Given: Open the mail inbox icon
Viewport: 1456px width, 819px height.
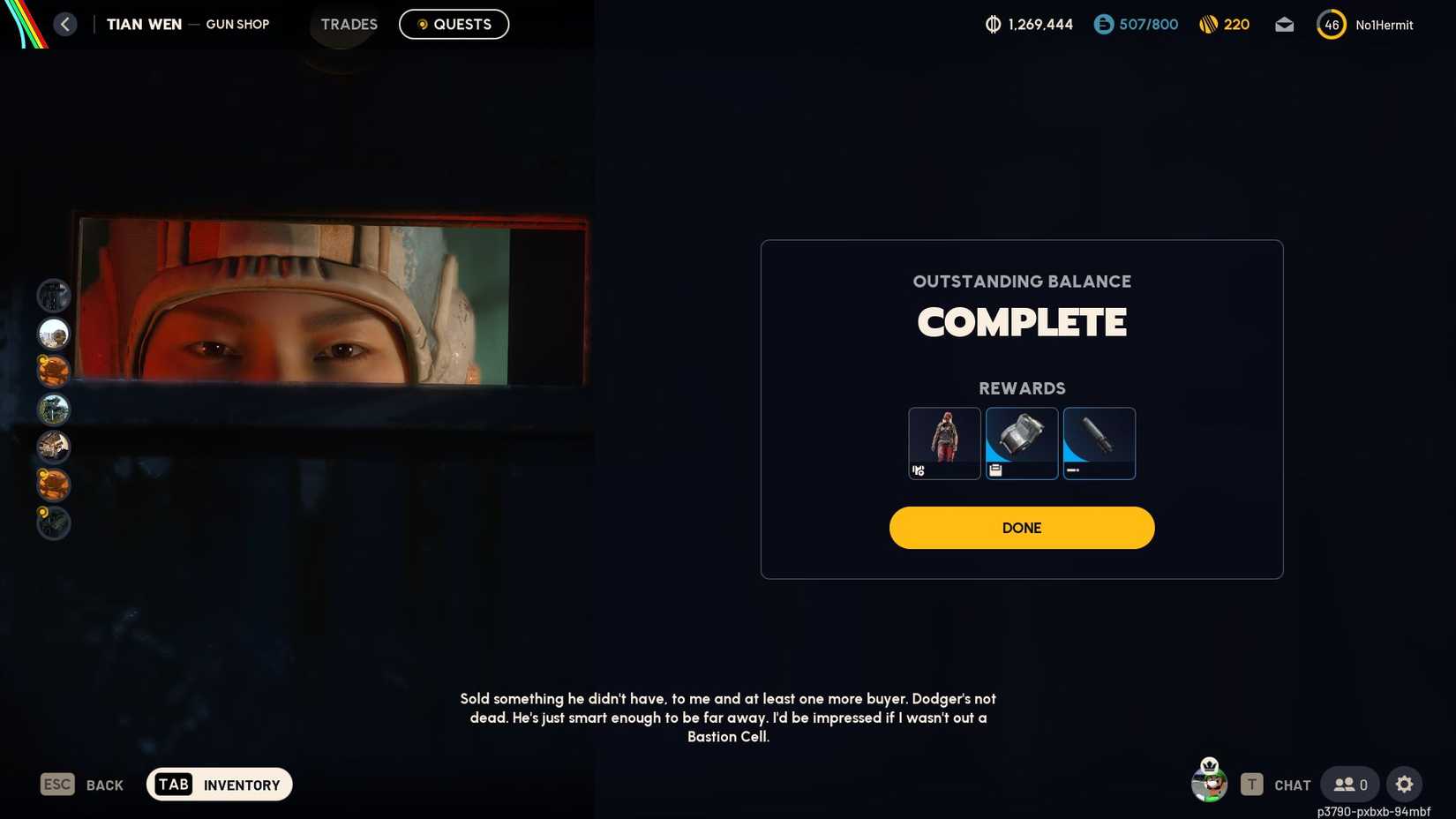Looking at the screenshot, I should 1284,25.
